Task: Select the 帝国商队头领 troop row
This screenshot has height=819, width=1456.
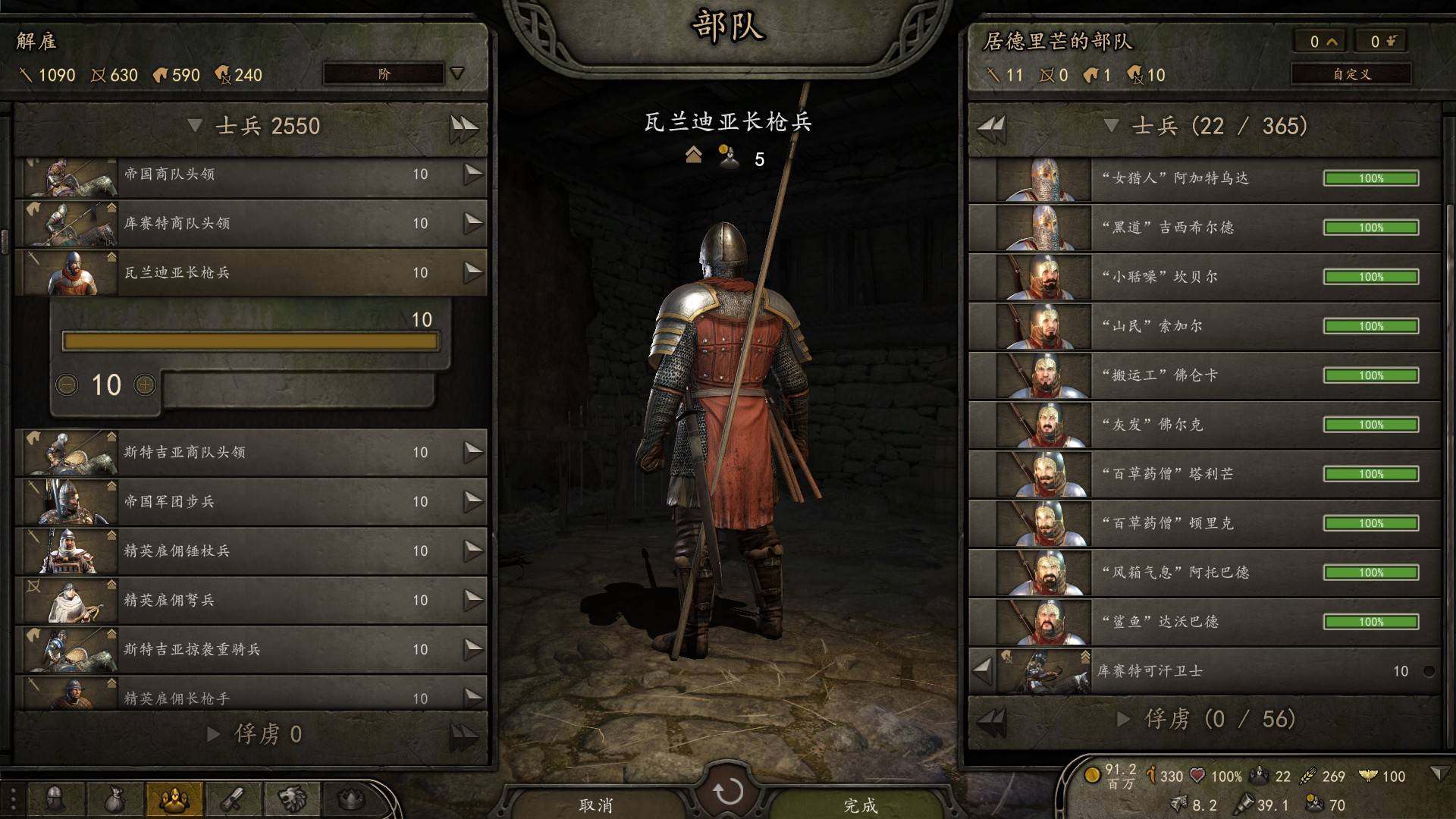Action: [250, 174]
